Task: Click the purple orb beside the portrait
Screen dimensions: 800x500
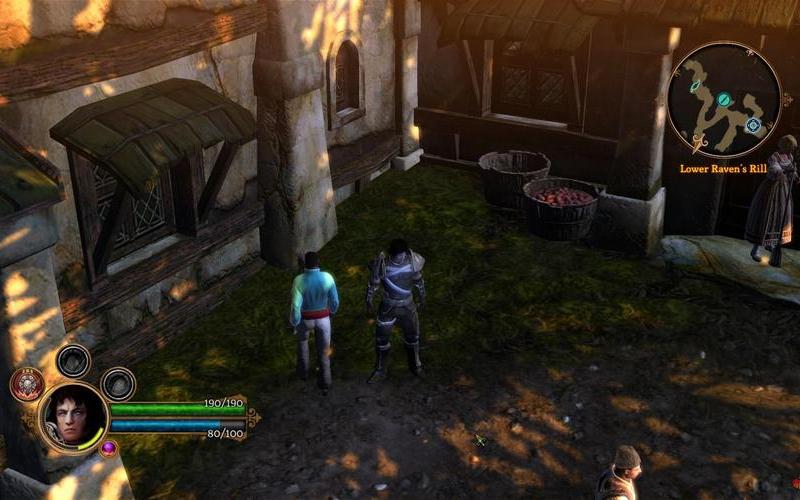Action: (107, 447)
